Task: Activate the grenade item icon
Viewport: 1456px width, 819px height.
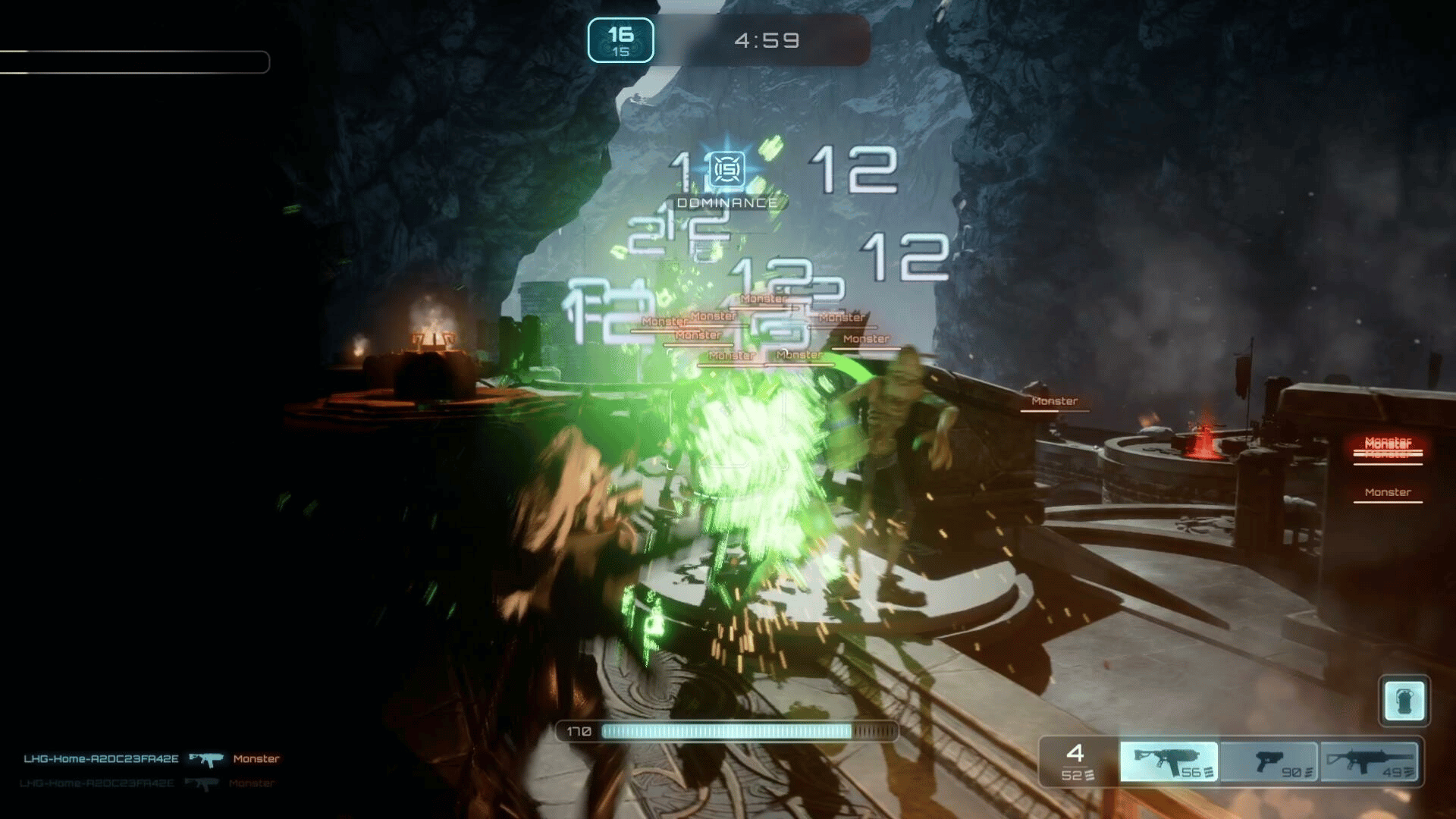Action: coord(1404,701)
